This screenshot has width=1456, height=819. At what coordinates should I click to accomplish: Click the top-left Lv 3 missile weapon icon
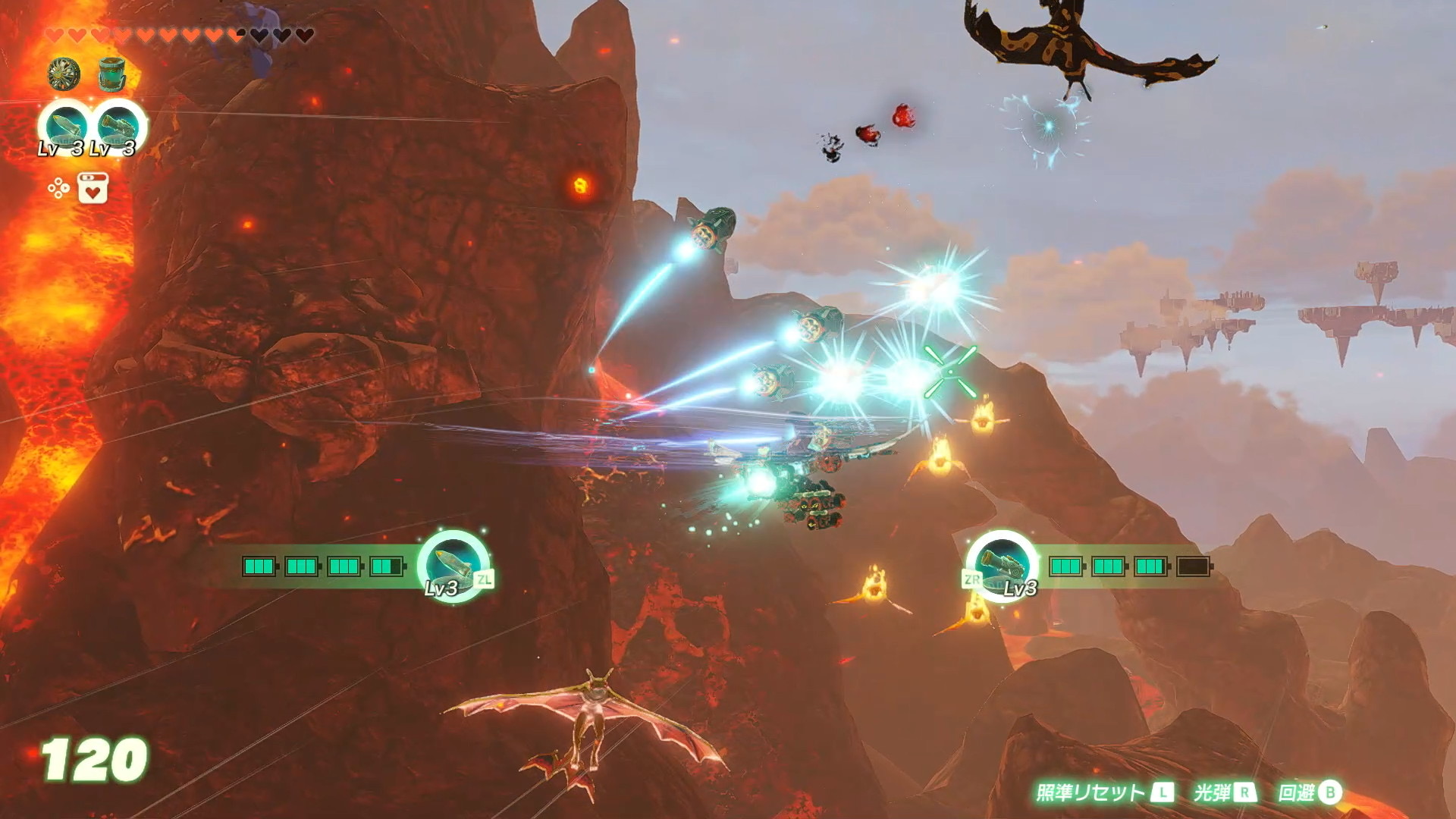click(x=65, y=125)
